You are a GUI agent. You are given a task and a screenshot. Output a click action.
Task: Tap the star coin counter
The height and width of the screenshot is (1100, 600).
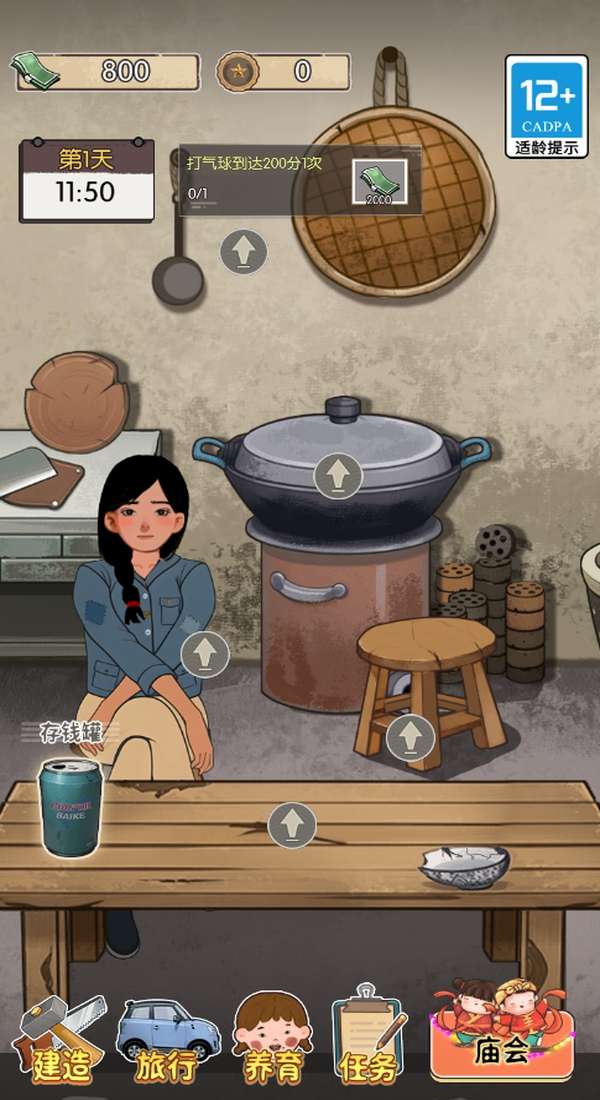(x=283, y=71)
